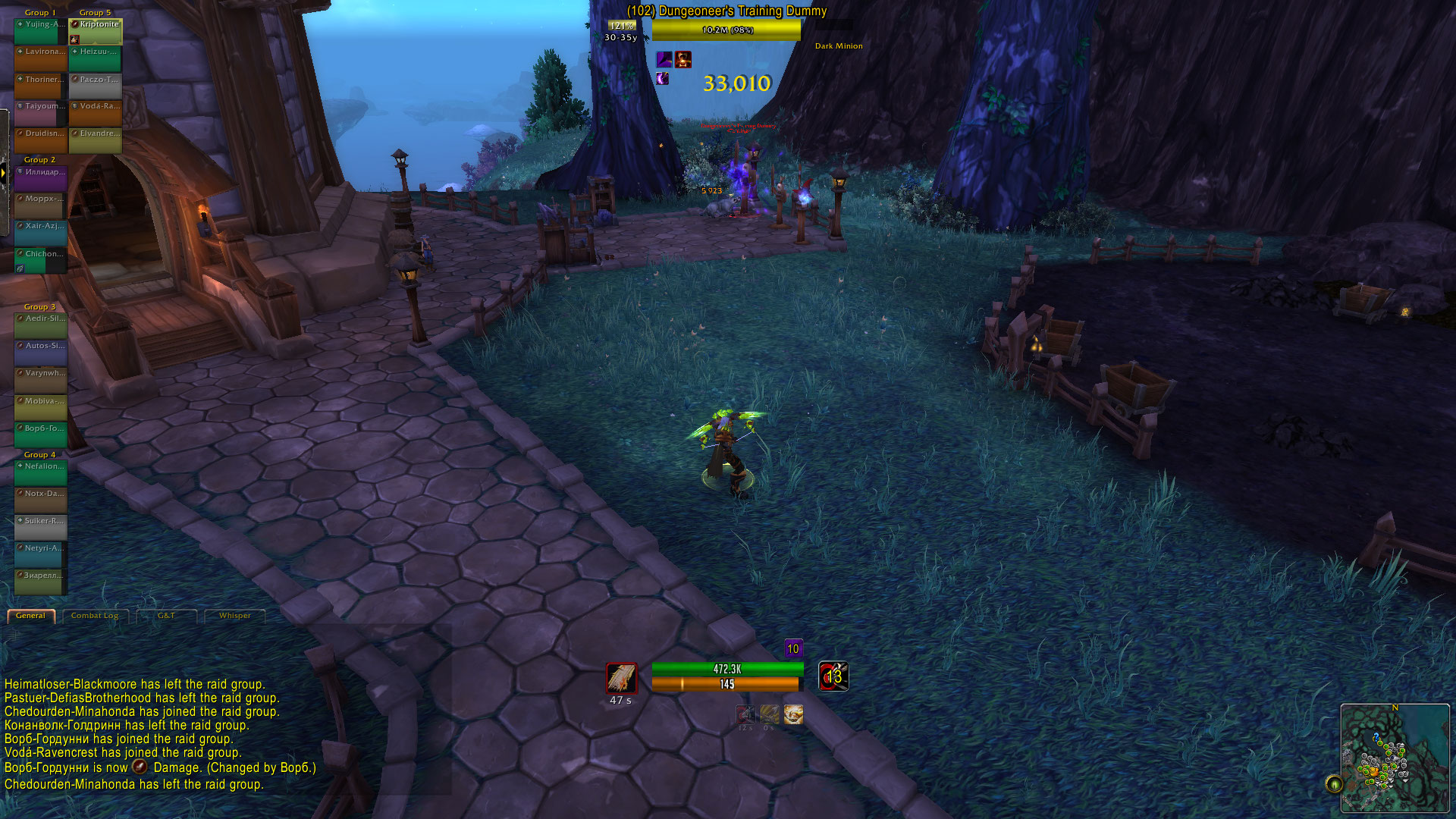1456x819 pixels.
Task: Select the red arrow ability icon with 13 charges
Action: point(832,677)
